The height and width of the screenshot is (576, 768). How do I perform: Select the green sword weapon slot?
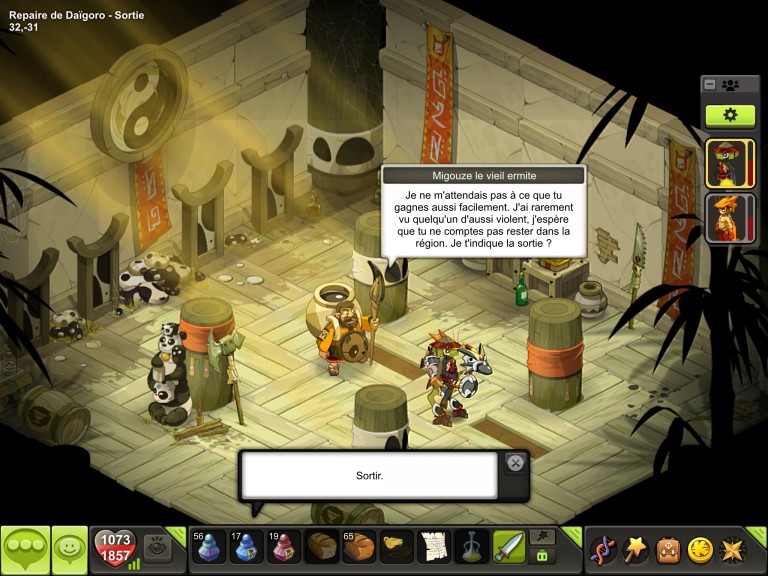[x=507, y=548]
